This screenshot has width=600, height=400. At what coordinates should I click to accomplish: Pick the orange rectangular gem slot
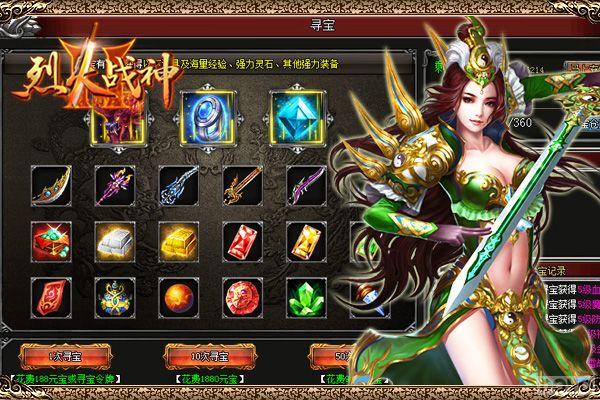[303, 239]
